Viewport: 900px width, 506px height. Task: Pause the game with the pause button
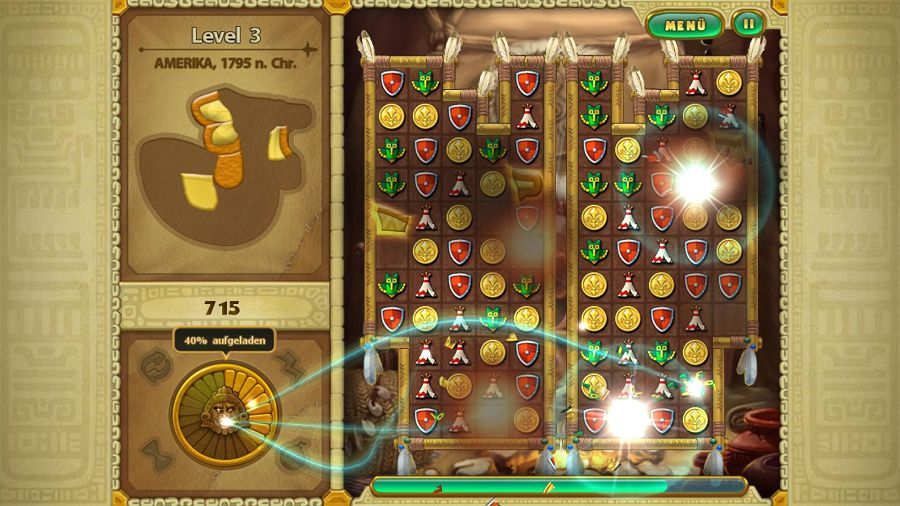(x=747, y=23)
